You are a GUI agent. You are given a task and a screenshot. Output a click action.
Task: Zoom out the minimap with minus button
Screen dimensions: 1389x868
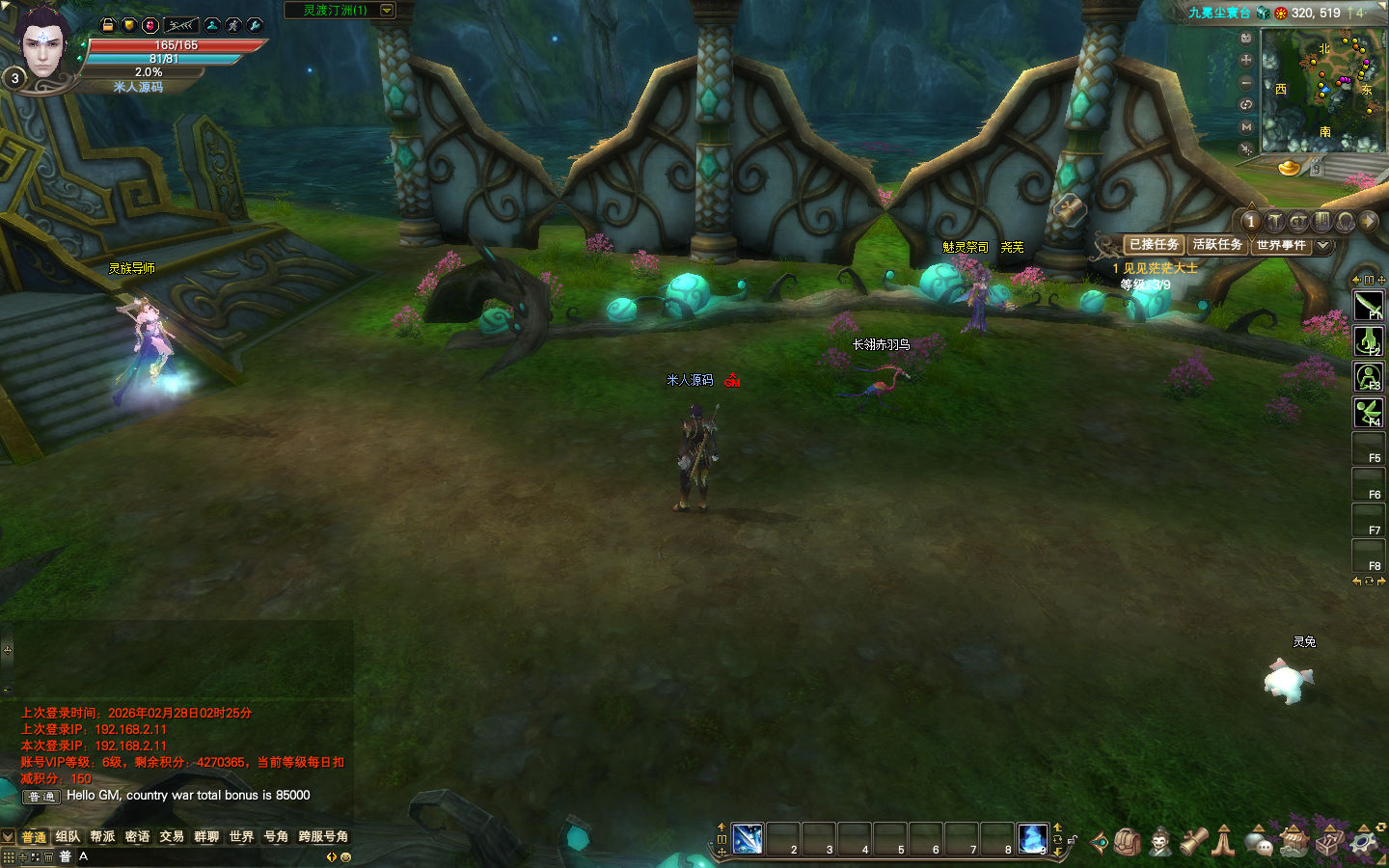(1246, 82)
